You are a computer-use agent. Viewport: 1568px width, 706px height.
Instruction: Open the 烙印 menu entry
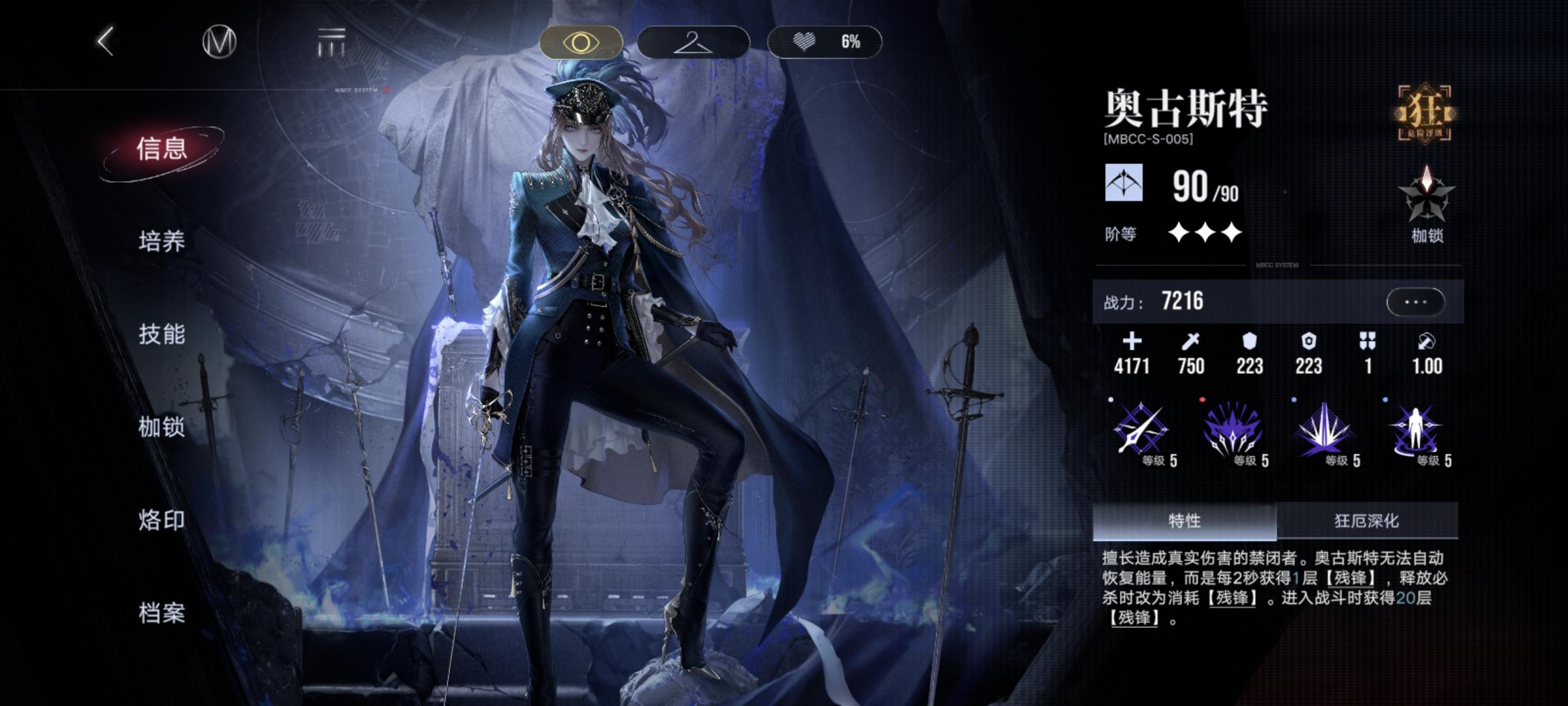click(x=161, y=520)
